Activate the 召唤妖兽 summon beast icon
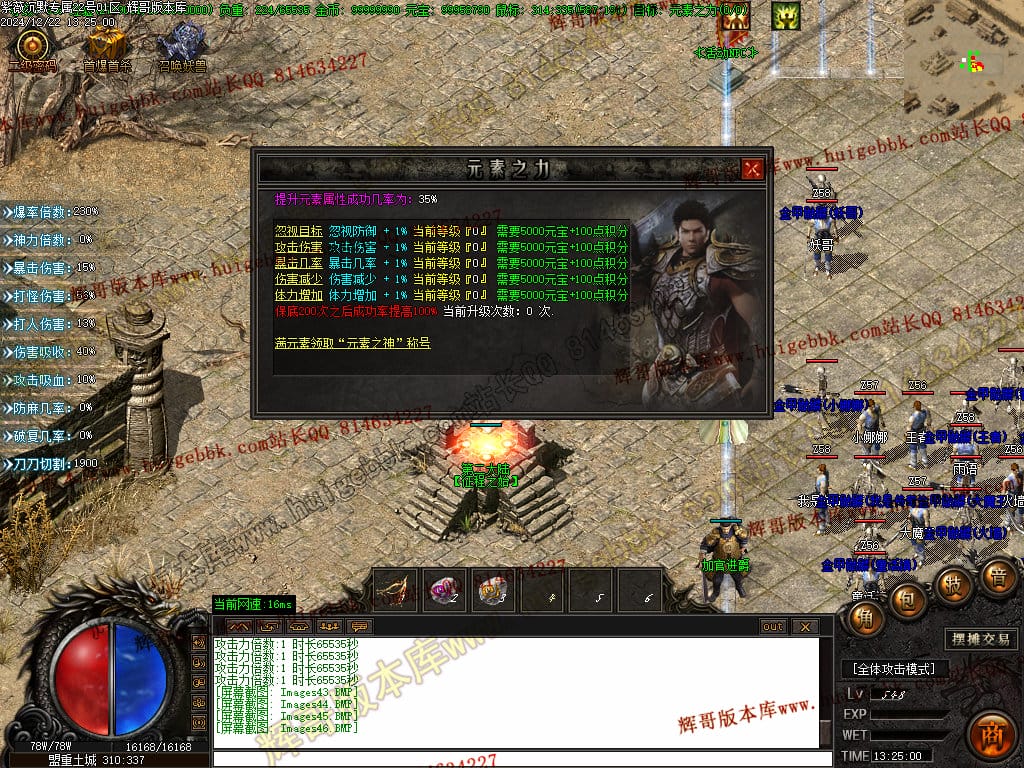Viewport: 1024px width, 768px height. tap(181, 46)
